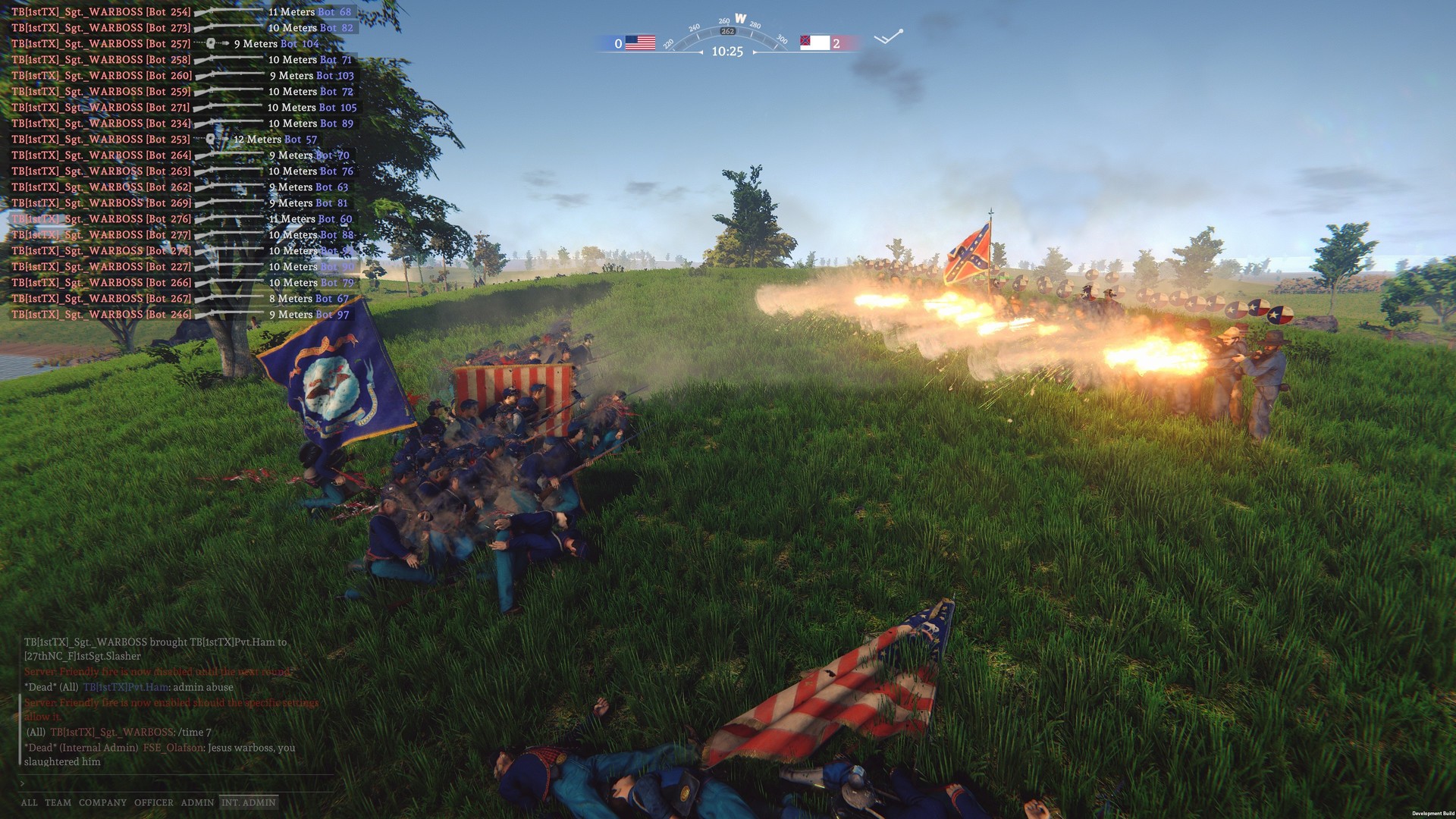The height and width of the screenshot is (819, 1456).
Task: Open the OFFICER chat channel
Action: [x=153, y=802]
